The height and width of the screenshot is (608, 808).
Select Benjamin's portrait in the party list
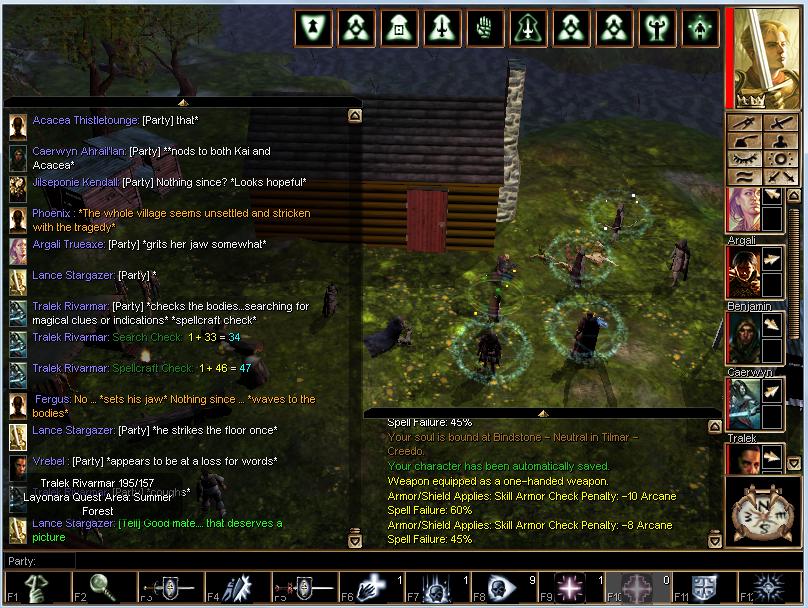(743, 274)
